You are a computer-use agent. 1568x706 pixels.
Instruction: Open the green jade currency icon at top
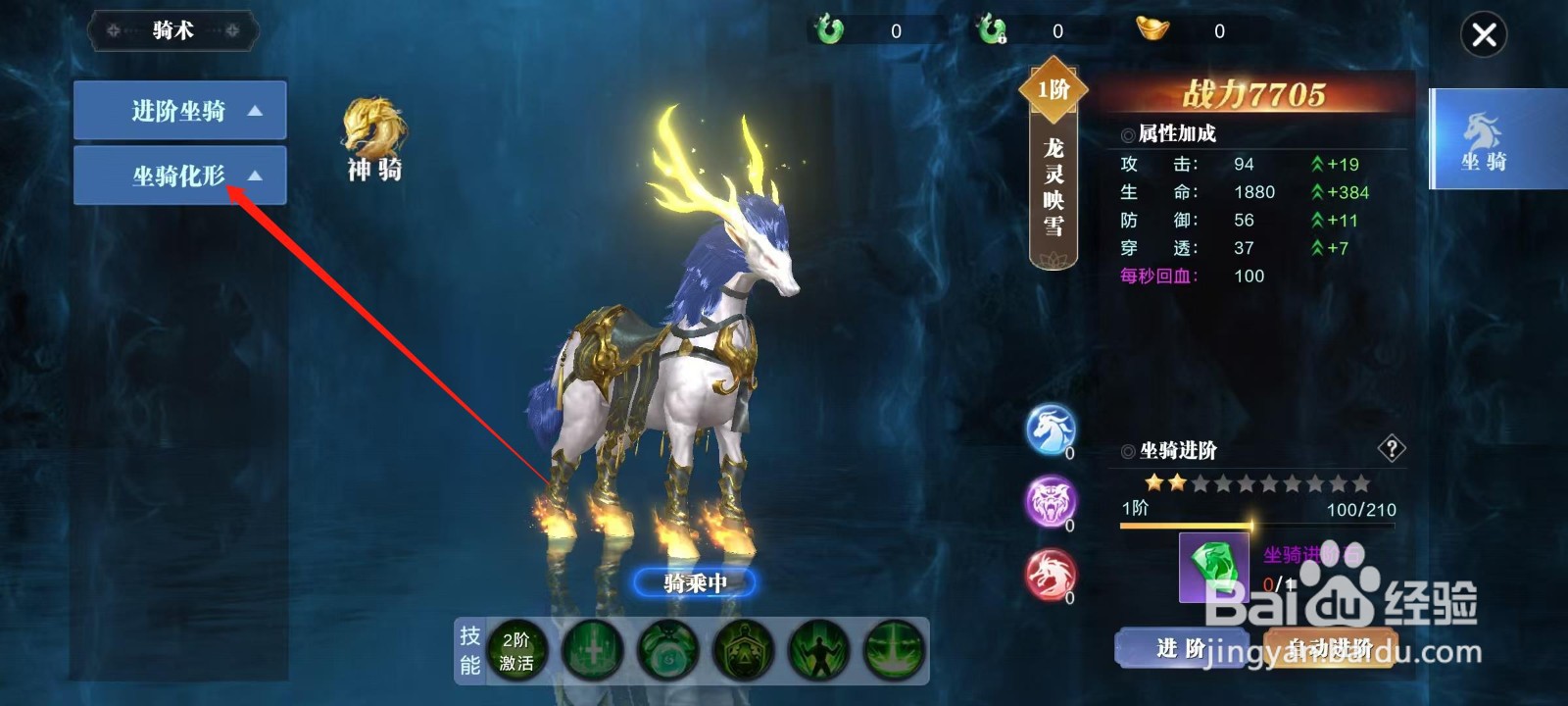click(x=828, y=30)
